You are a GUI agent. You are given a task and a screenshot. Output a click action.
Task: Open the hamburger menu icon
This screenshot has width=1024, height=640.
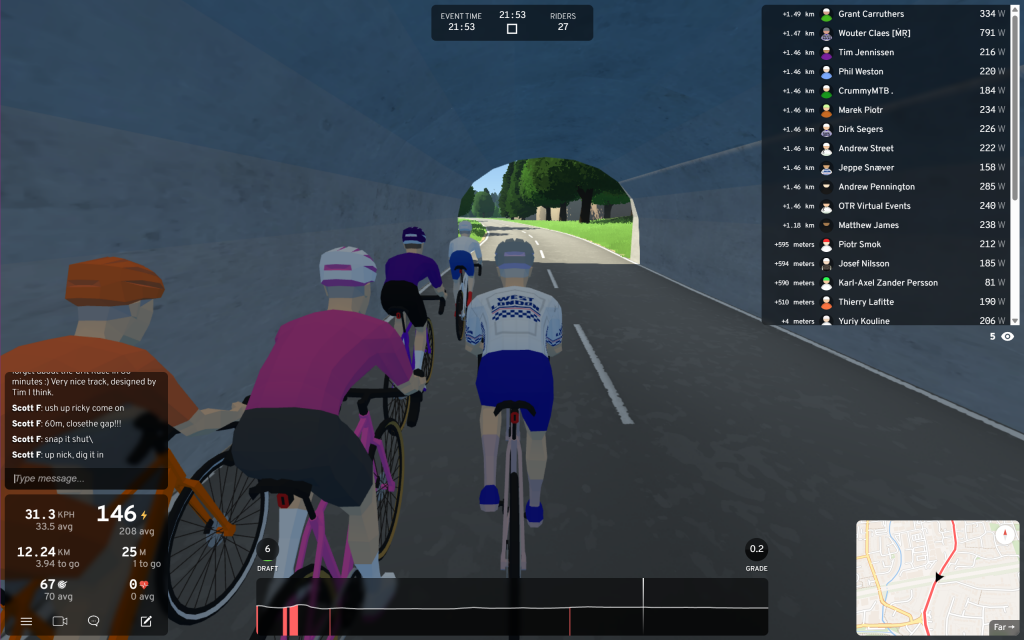[26, 621]
